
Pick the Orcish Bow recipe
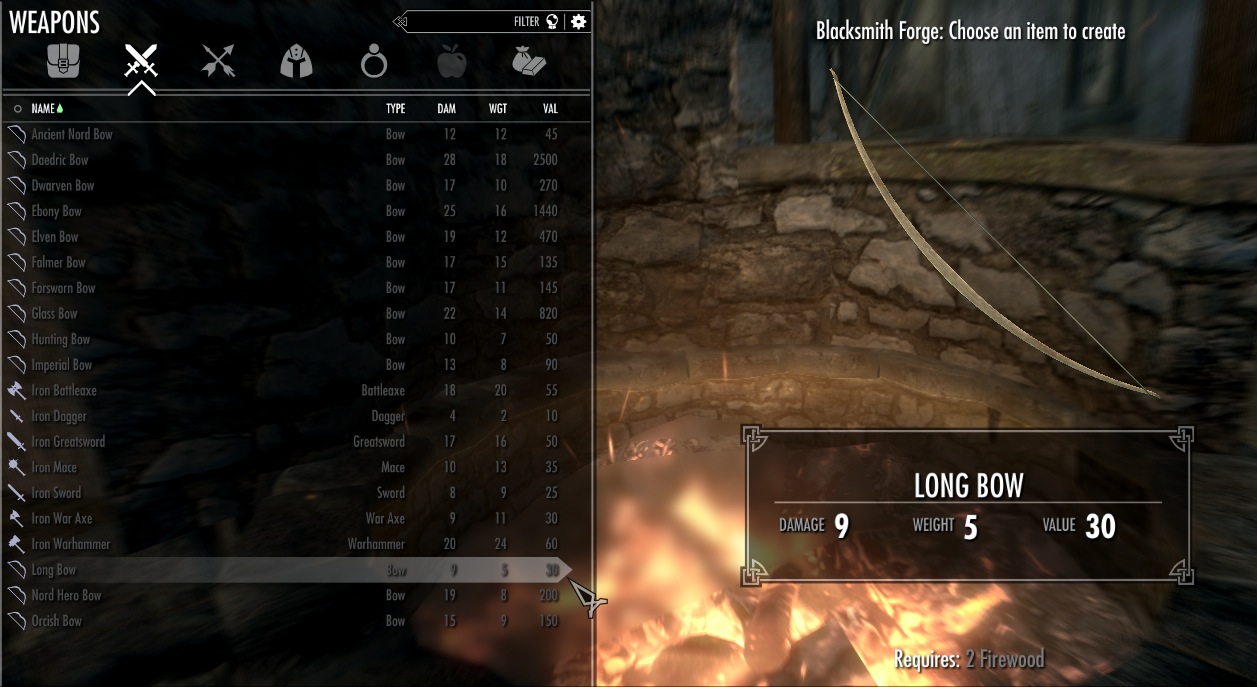point(57,621)
